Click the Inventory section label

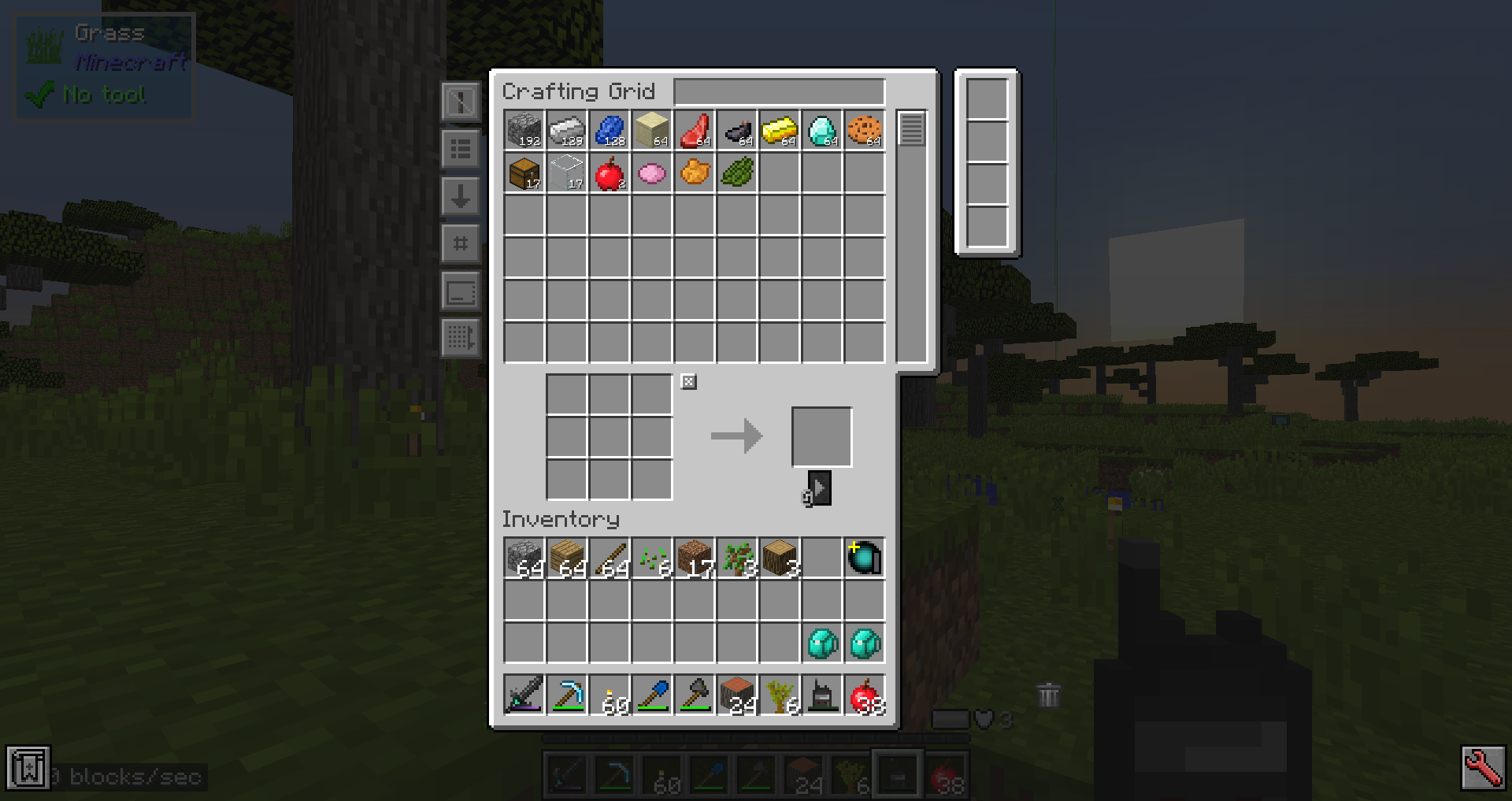[561, 519]
